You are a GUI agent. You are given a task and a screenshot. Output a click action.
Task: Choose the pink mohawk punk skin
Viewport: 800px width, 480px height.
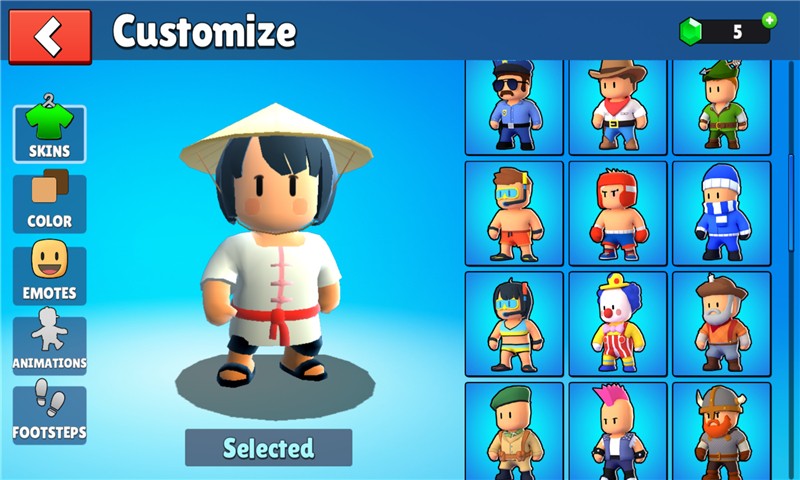[618, 432]
